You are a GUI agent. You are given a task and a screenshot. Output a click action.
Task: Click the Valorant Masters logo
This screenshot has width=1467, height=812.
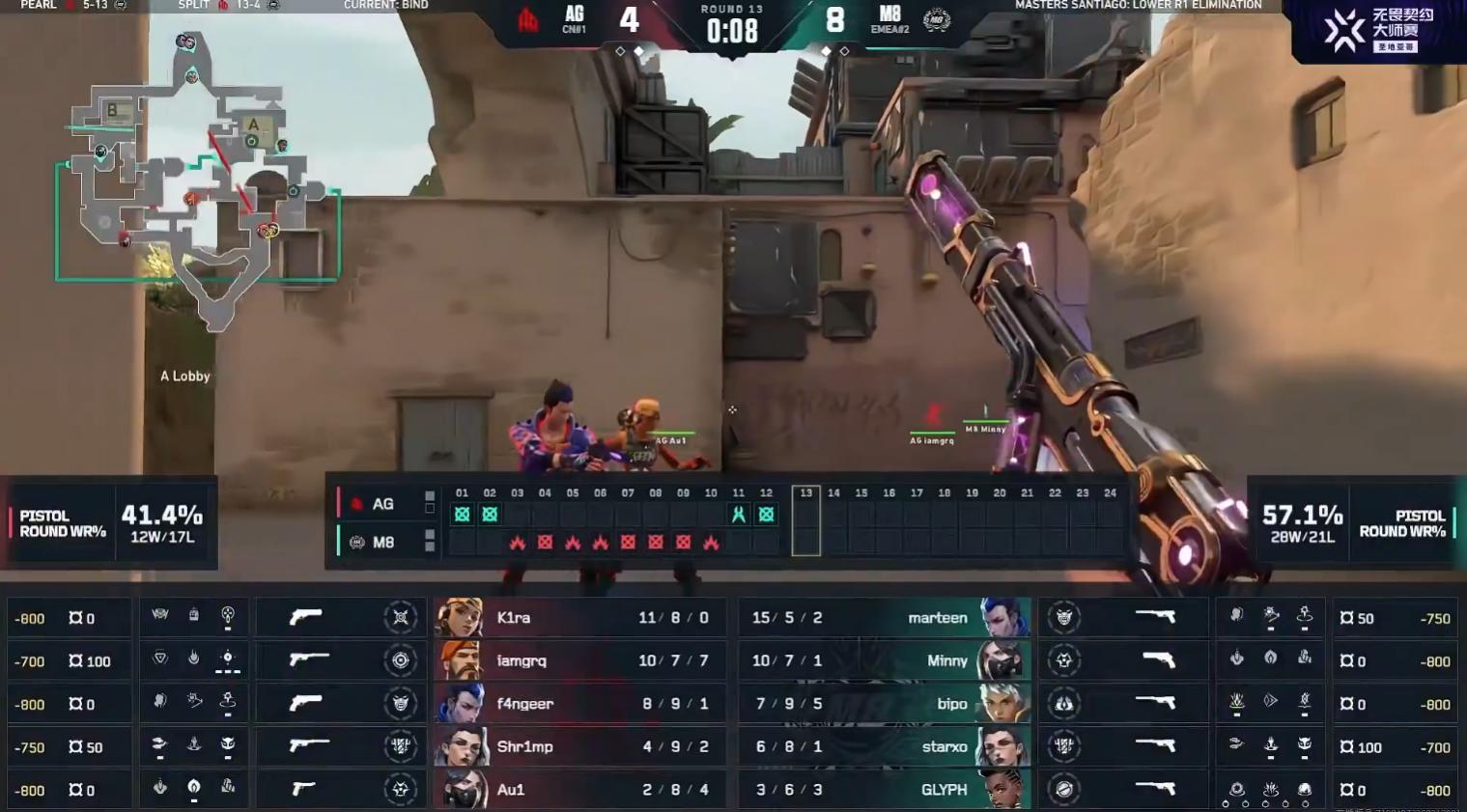(1378, 30)
